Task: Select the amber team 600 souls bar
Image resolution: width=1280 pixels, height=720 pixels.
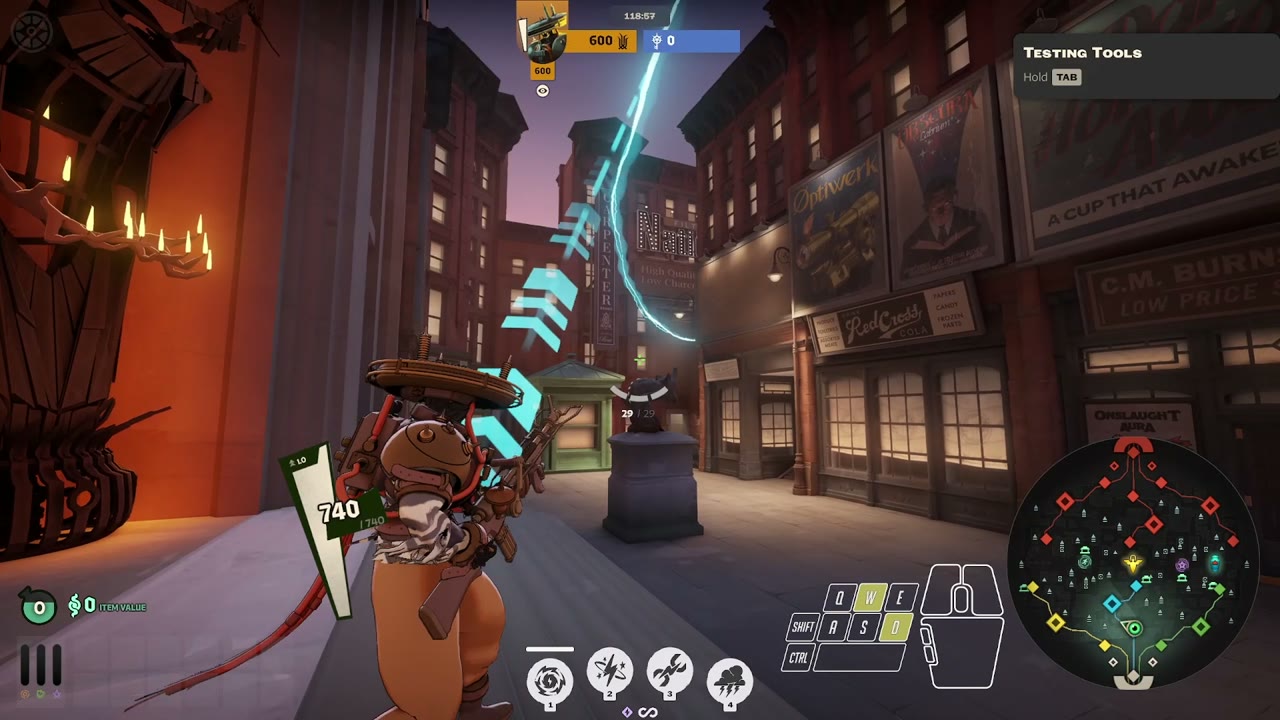Action: pyautogui.click(x=602, y=41)
